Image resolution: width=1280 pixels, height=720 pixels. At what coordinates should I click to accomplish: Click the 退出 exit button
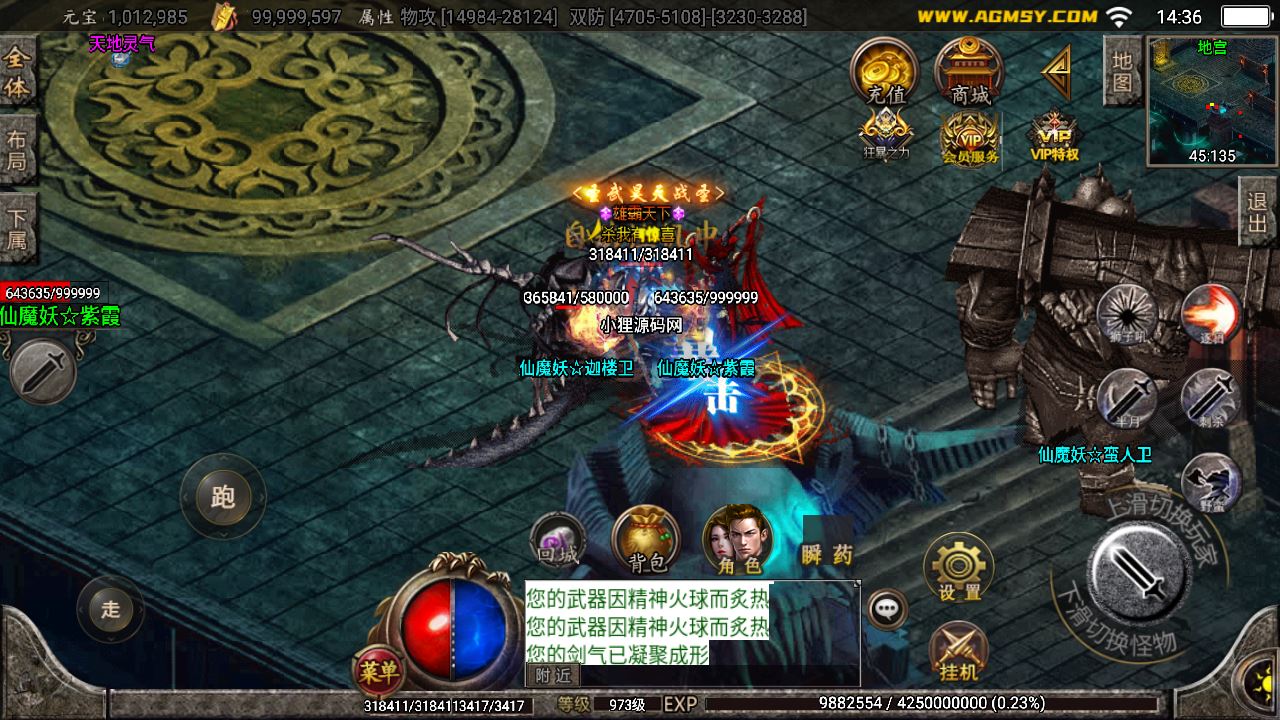[x=1258, y=211]
